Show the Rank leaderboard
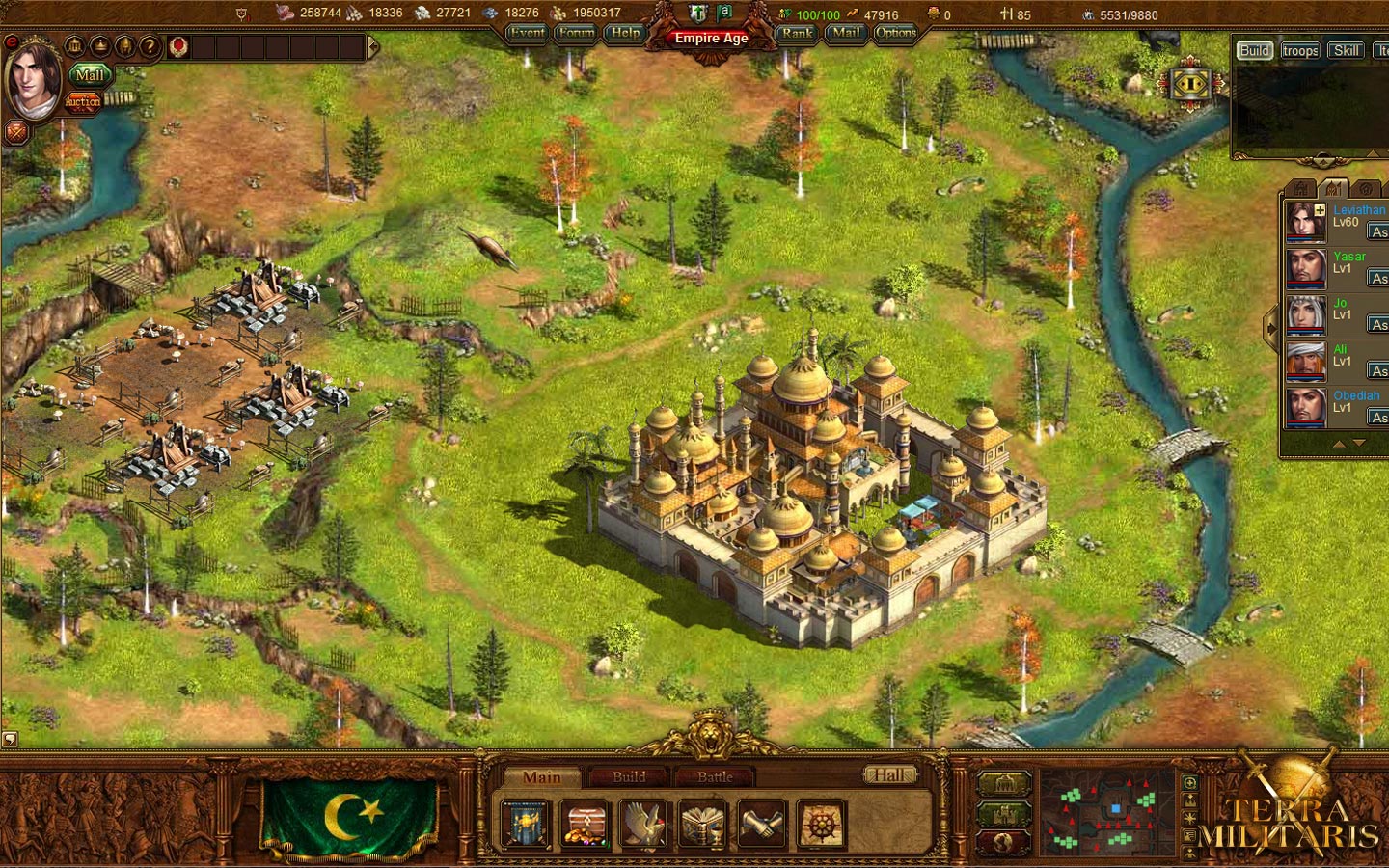The image size is (1389, 868). point(797,33)
